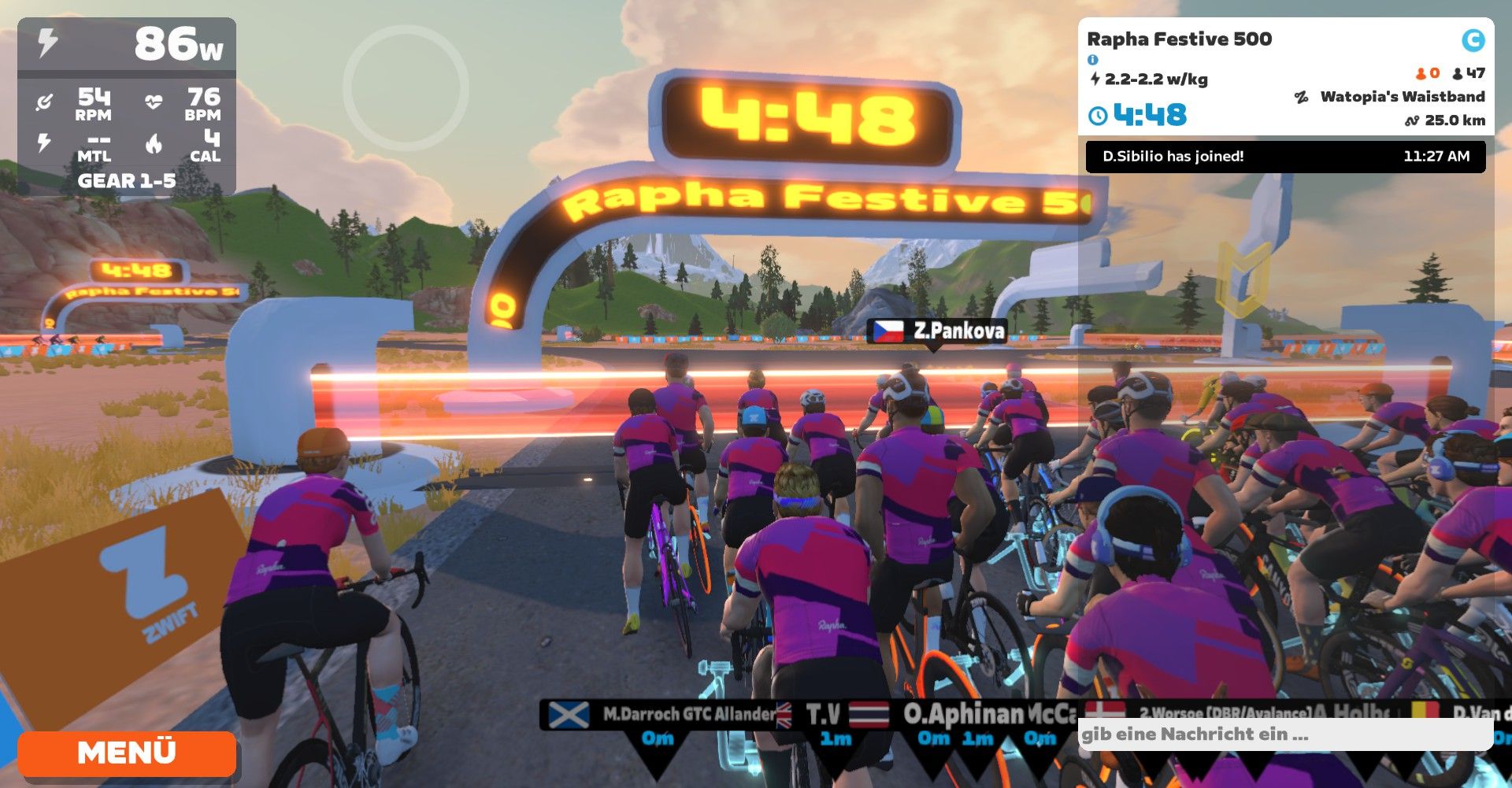
Task: Click the empty power-up ring
Action: click(406, 88)
